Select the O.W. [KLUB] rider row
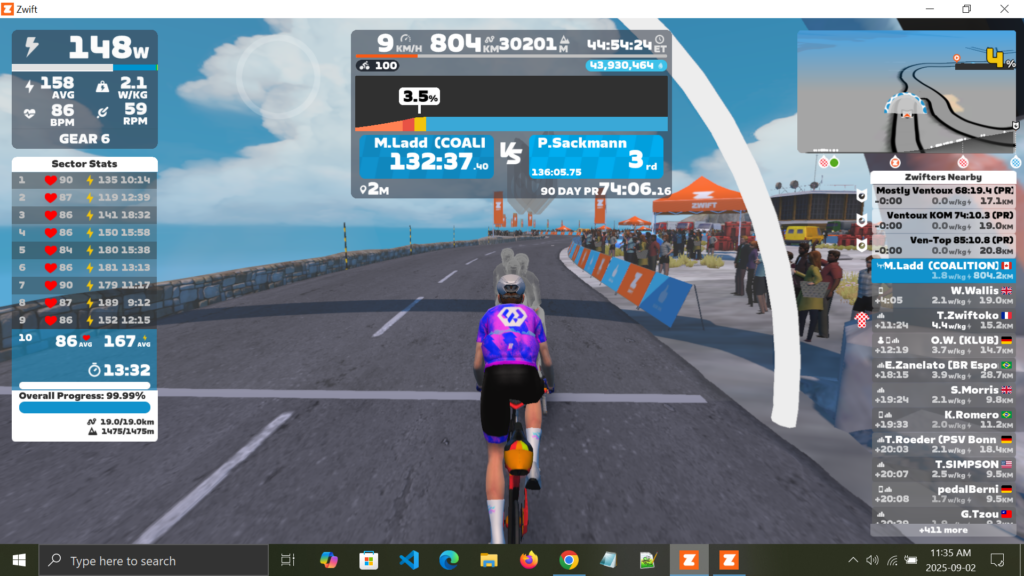The image size is (1024, 576). (945, 345)
